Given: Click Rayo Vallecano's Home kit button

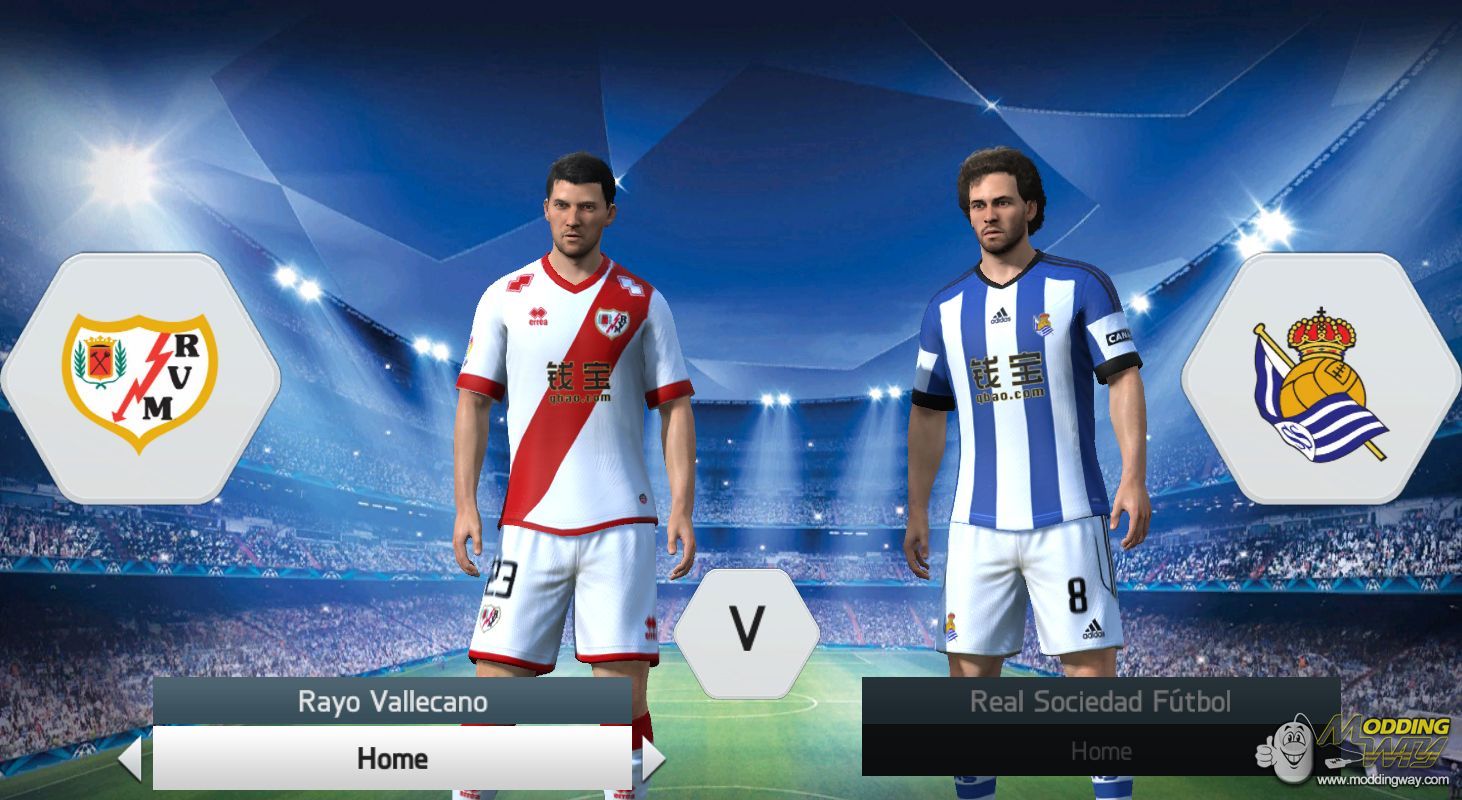Looking at the screenshot, I should [390, 758].
